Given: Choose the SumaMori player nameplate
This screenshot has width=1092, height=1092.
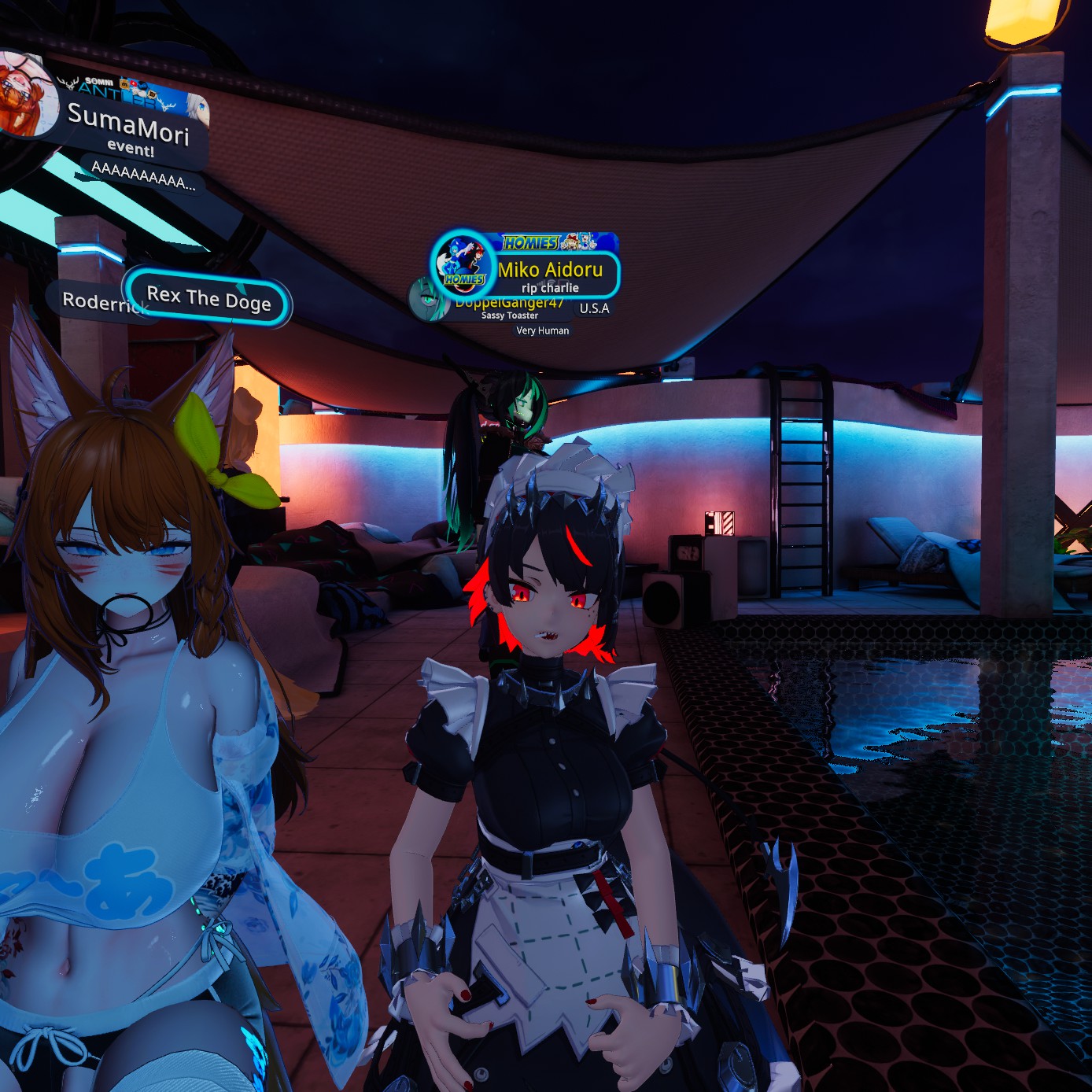Looking at the screenshot, I should click(129, 125).
